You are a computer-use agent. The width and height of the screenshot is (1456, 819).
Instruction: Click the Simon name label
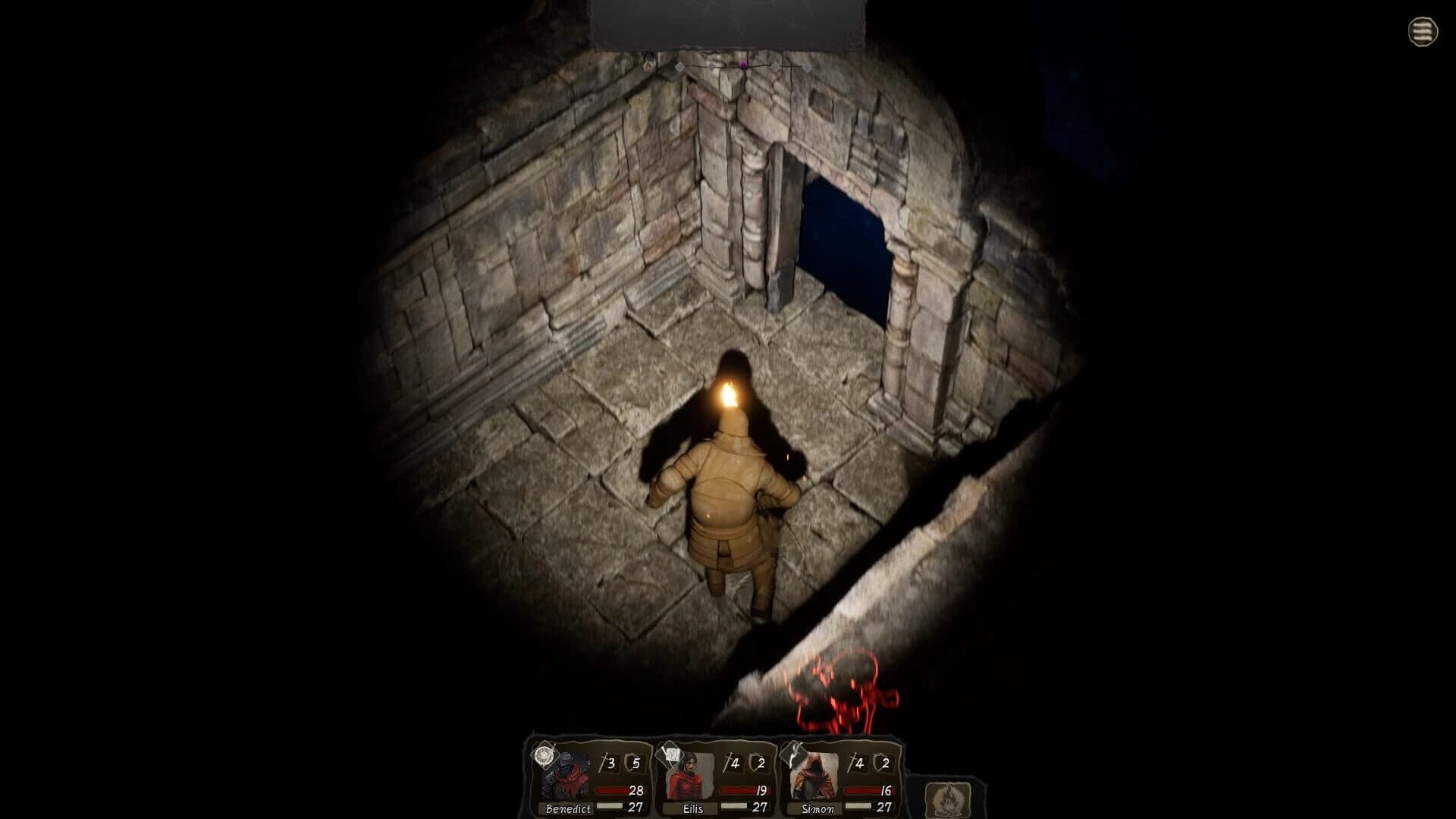click(817, 808)
